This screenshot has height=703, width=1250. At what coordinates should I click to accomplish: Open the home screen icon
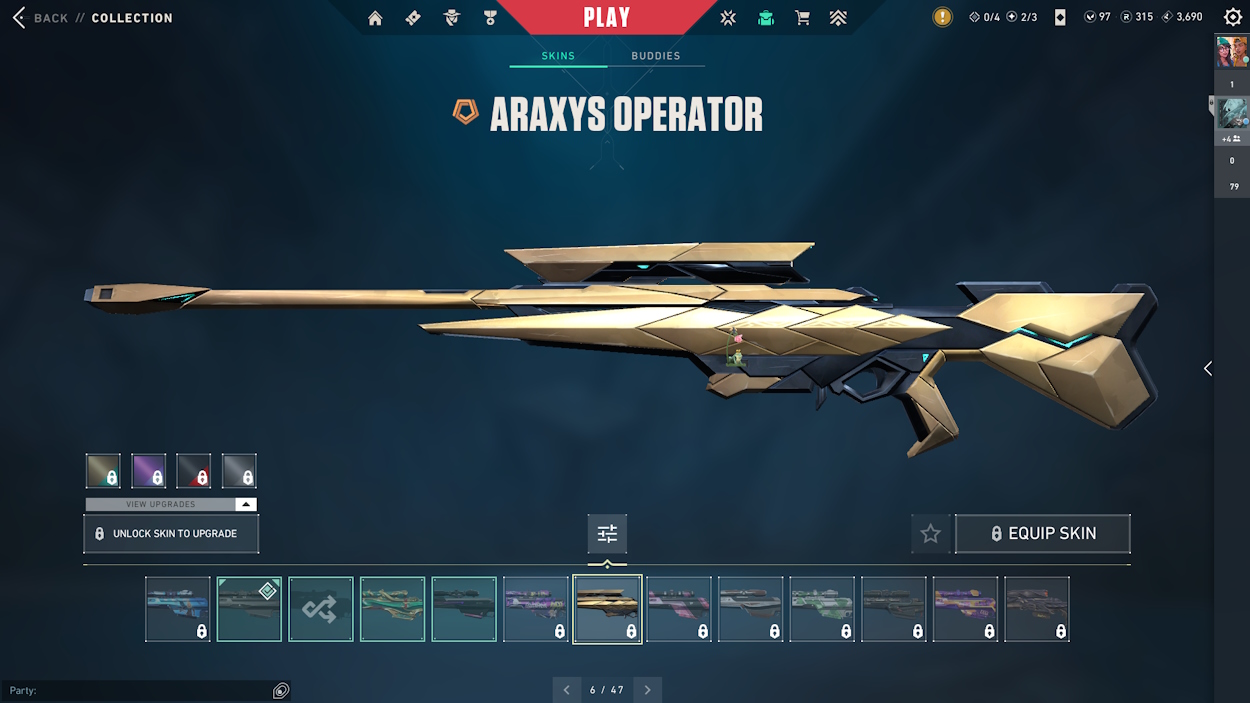(x=375, y=18)
